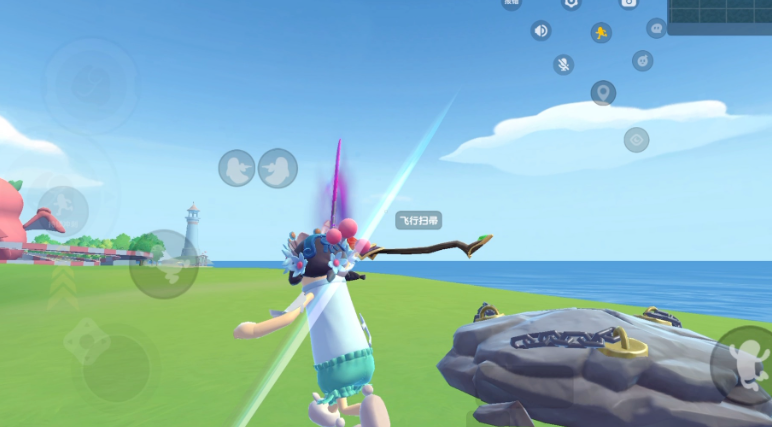
Task: Open the chat bubble button
Action: [x=656, y=28]
